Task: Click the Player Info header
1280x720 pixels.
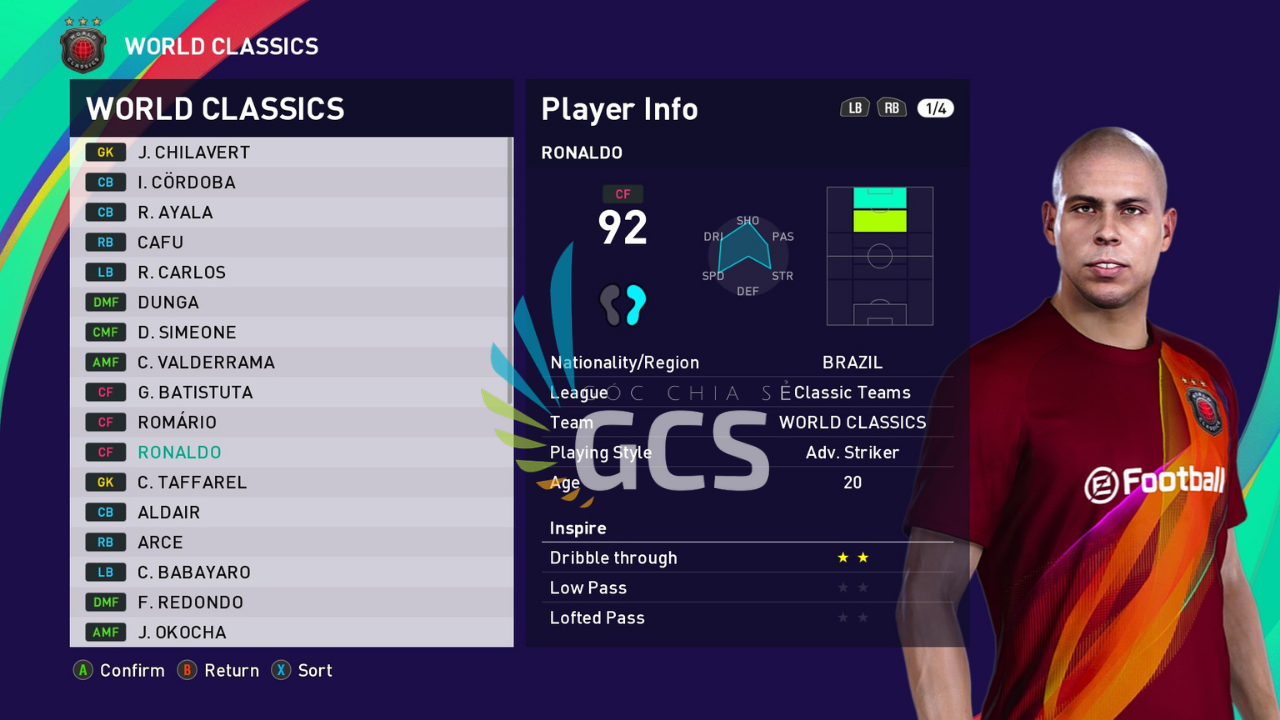Action: coord(619,110)
